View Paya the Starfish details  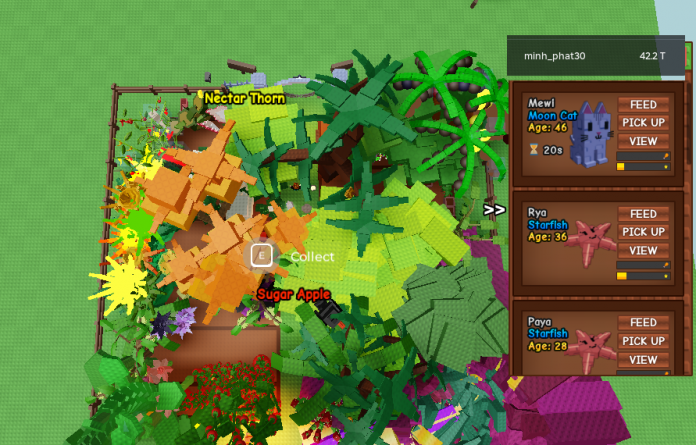click(643, 359)
